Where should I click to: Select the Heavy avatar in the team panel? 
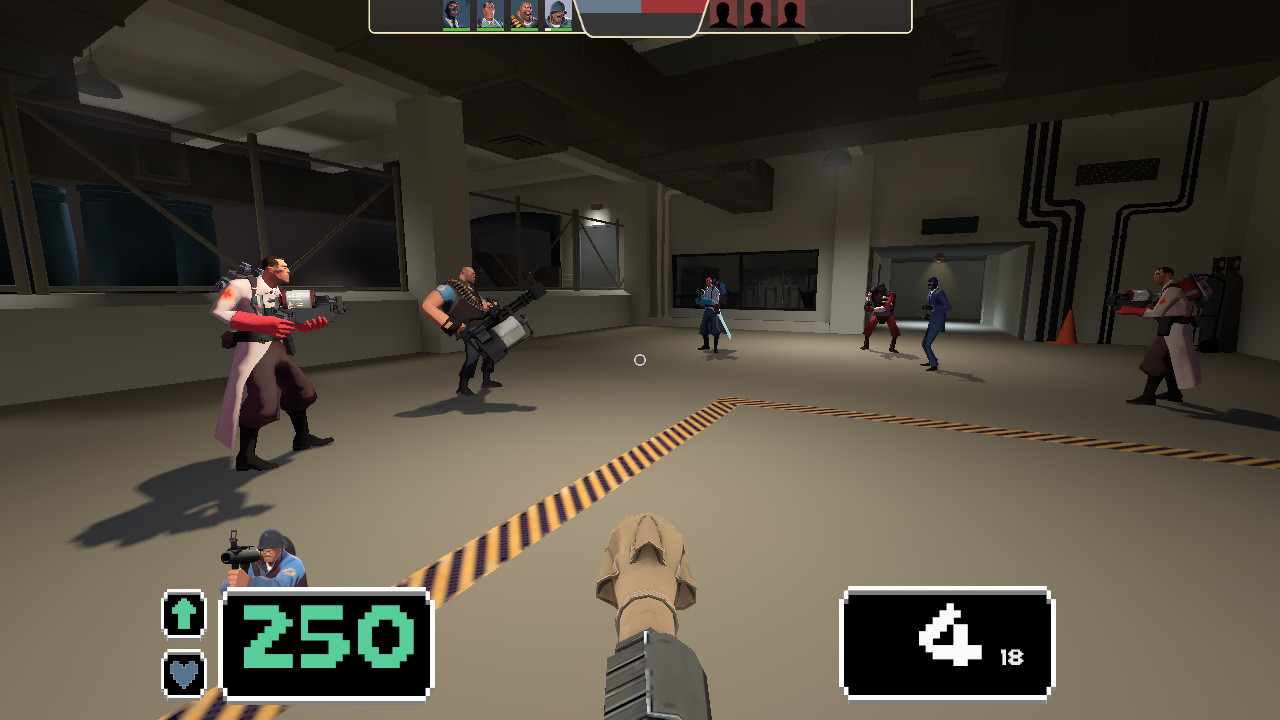click(x=524, y=15)
